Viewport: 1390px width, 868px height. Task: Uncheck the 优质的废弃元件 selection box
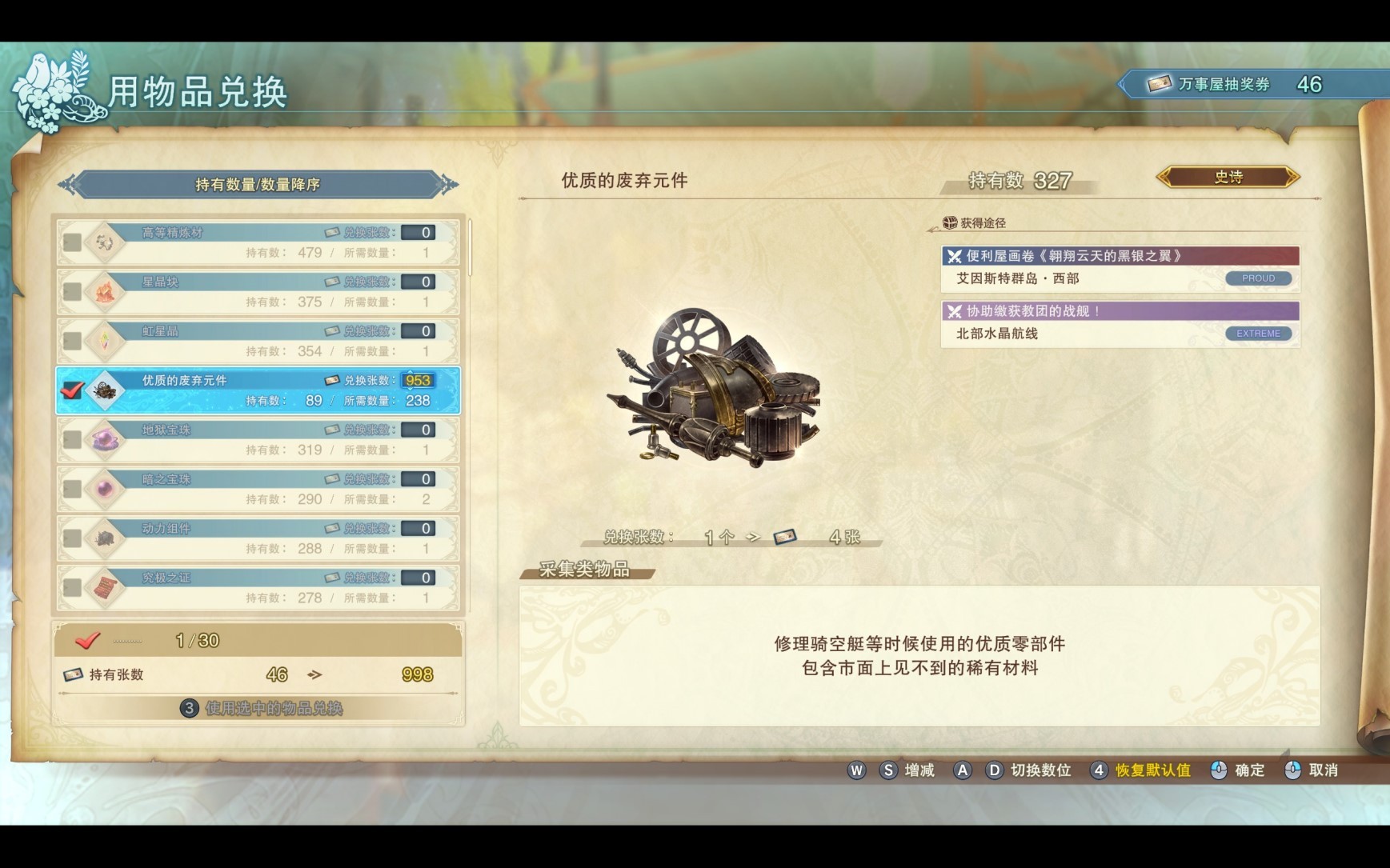pyautogui.click(x=72, y=389)
